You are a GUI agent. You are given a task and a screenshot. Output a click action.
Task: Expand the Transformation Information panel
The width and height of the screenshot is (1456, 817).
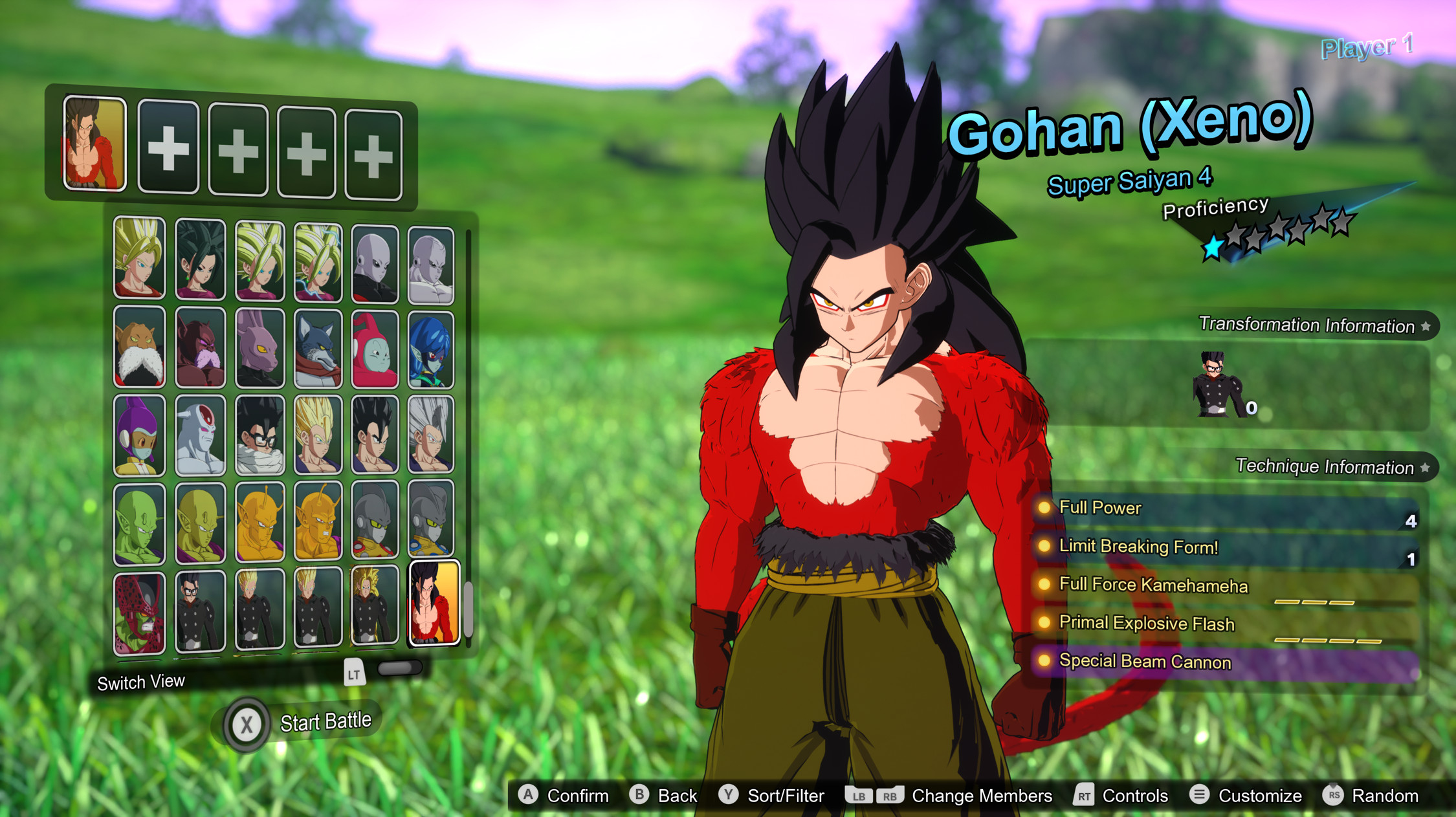point(1314,326)
